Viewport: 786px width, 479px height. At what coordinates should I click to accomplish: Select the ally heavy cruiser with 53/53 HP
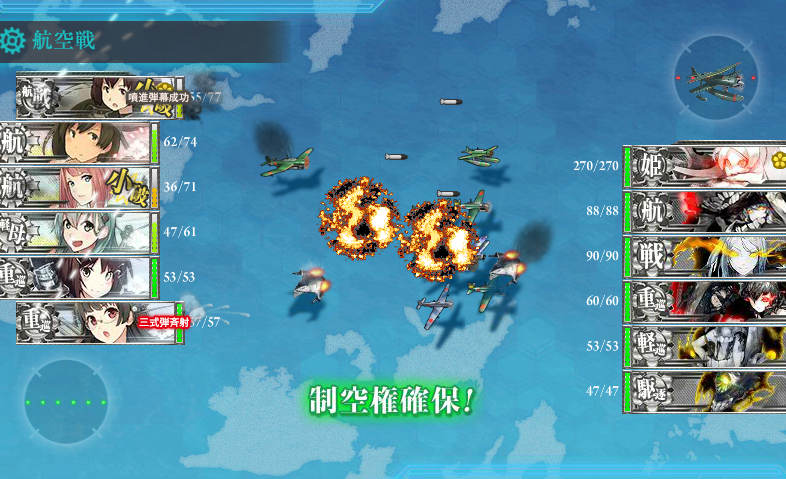pyautogui.click(x=78, y=277)
